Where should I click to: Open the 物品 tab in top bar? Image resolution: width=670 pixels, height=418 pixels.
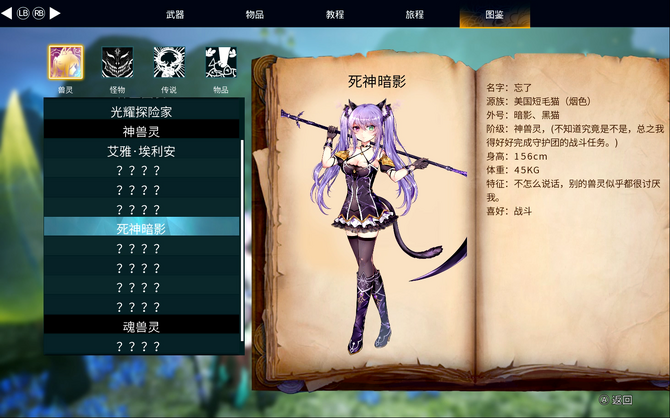click(254, 15)
